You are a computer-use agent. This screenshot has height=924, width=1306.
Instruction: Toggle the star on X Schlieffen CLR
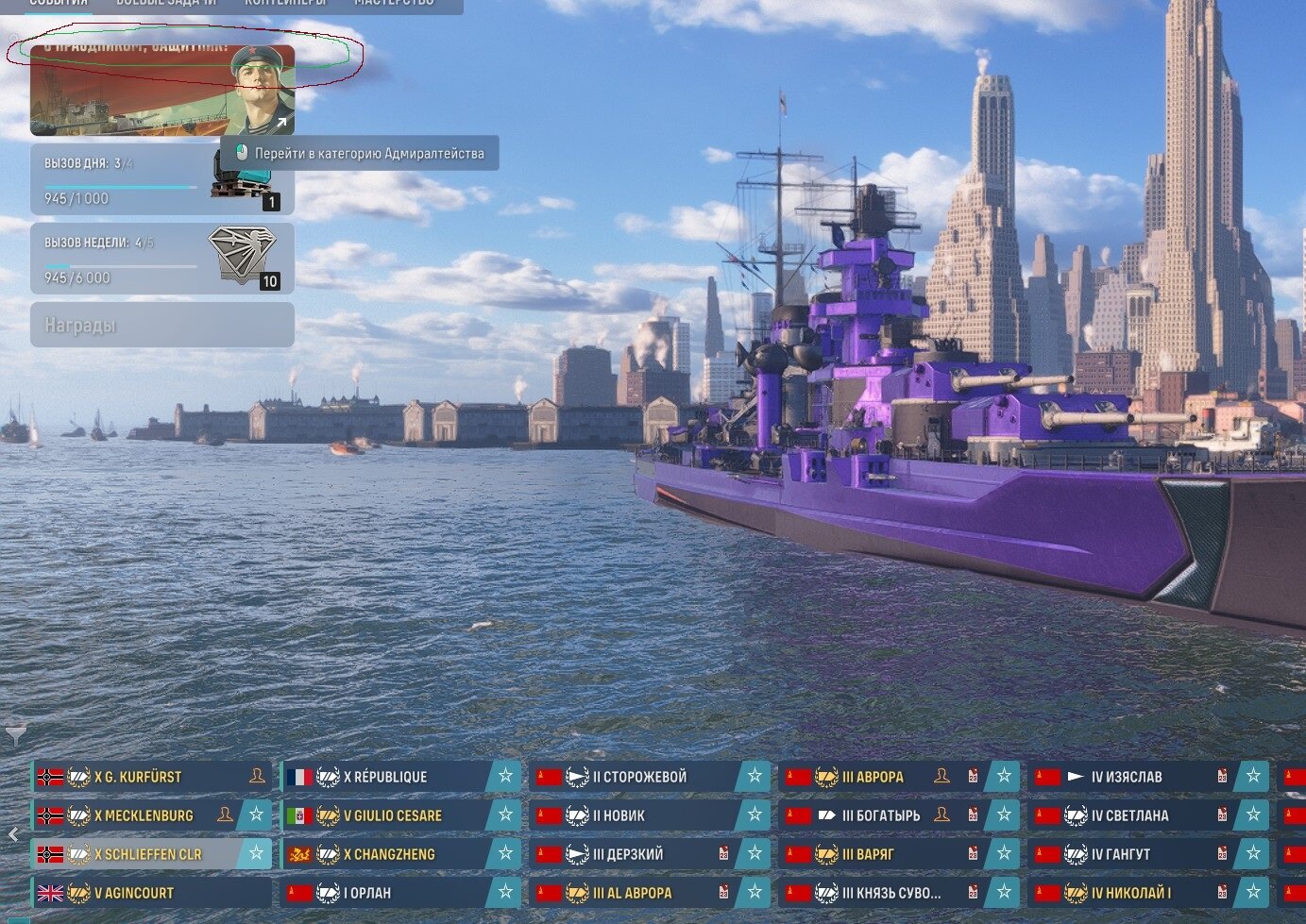[256, 853]
